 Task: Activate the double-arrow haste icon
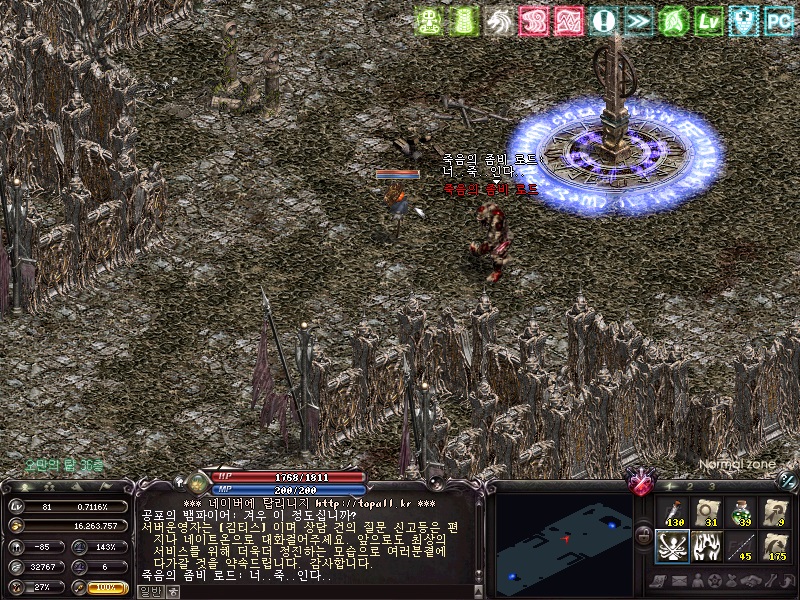point(638,20)
